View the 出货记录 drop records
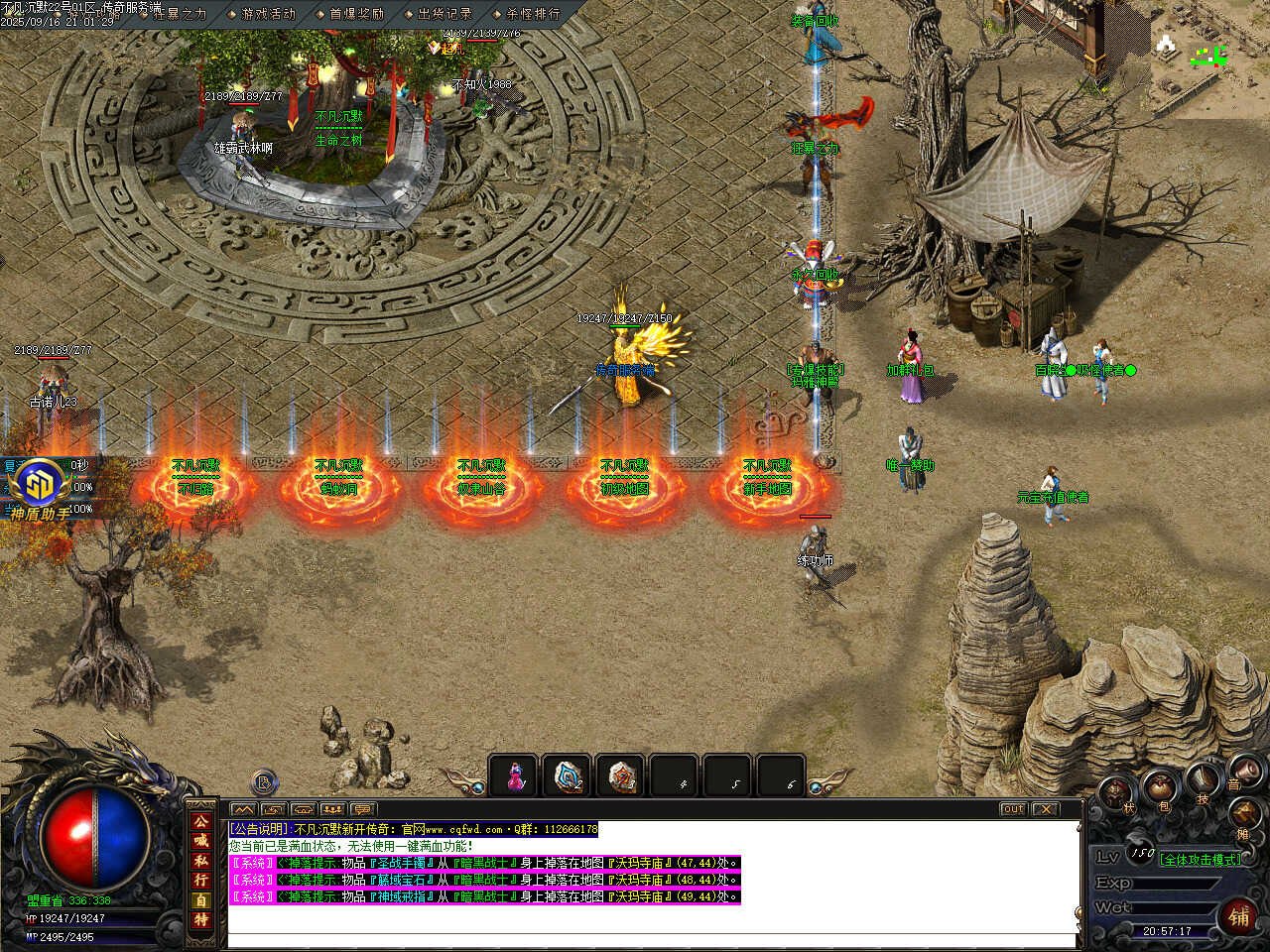Screen dimensions: 1270x952 (x=444, y=14)
